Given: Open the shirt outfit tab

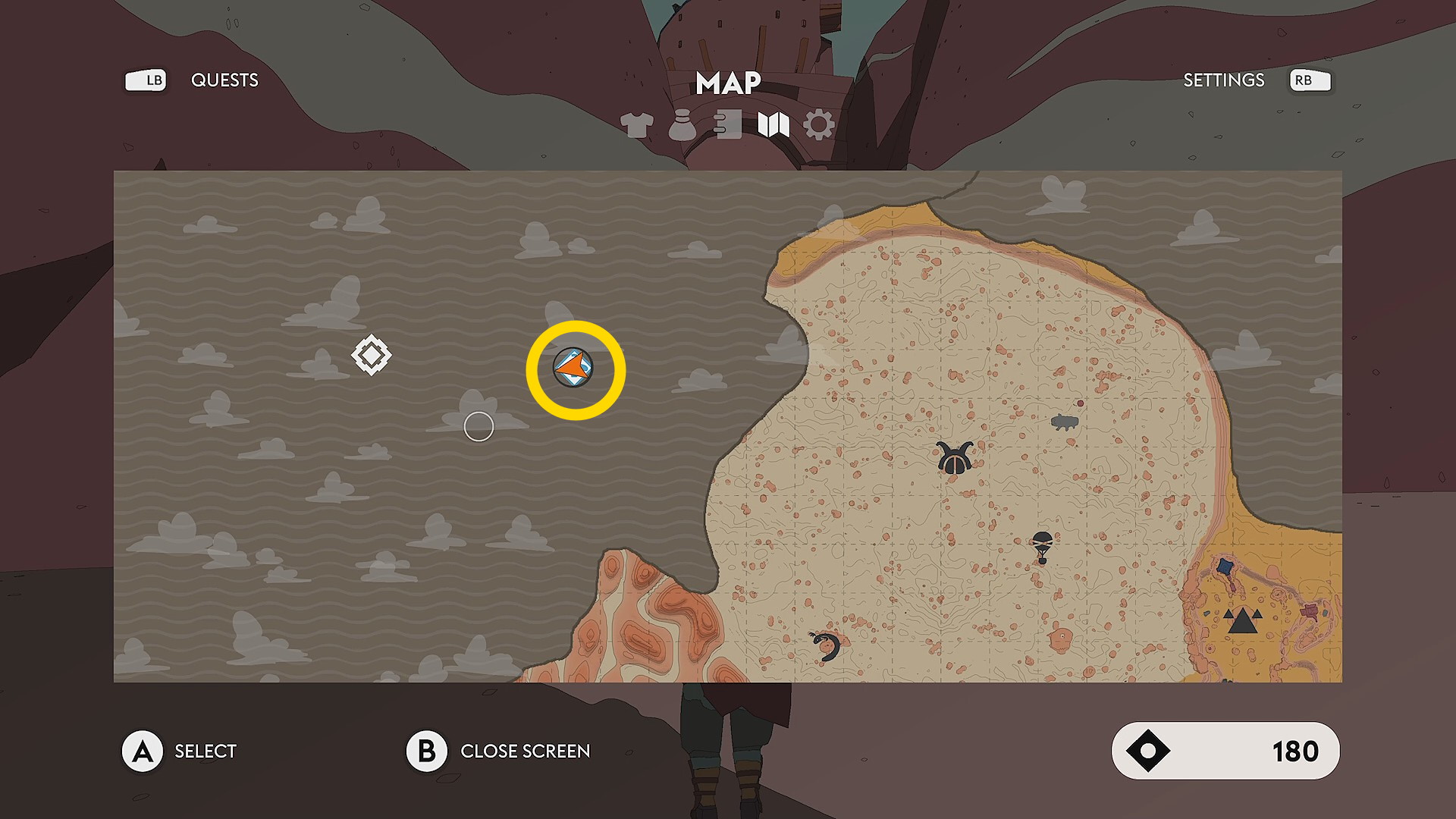Looking at the screenshot, I should coord(636,125).
